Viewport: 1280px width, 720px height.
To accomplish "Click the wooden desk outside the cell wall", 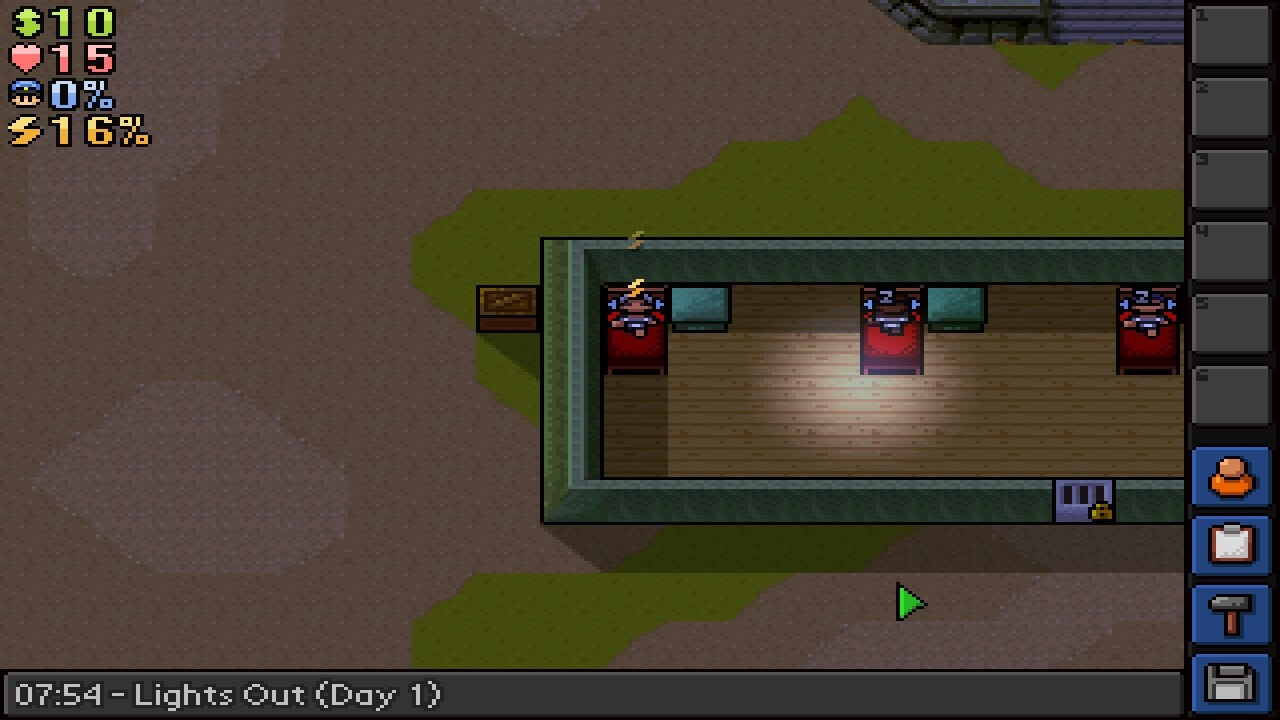I will click(508, 305).
